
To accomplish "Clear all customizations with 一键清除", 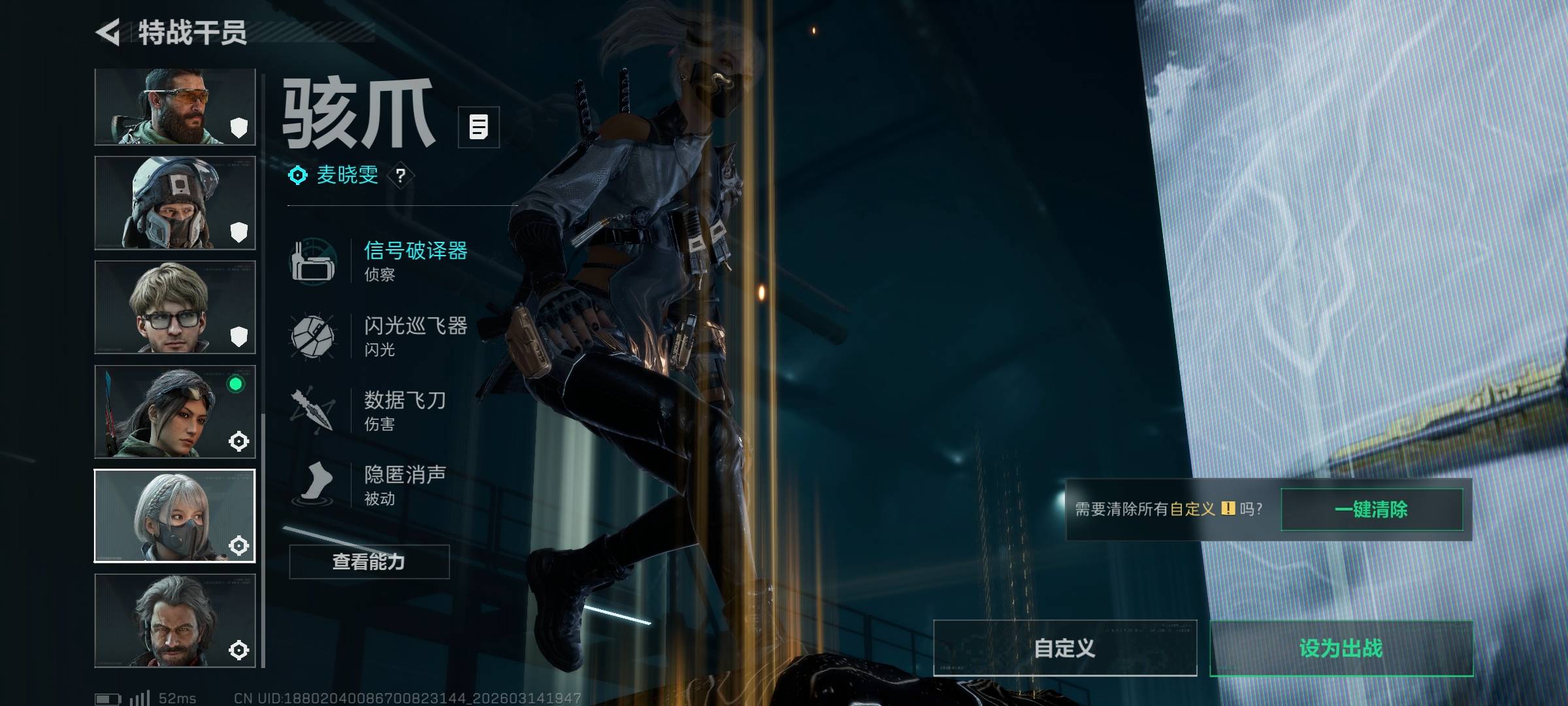I will [1371, 509].
